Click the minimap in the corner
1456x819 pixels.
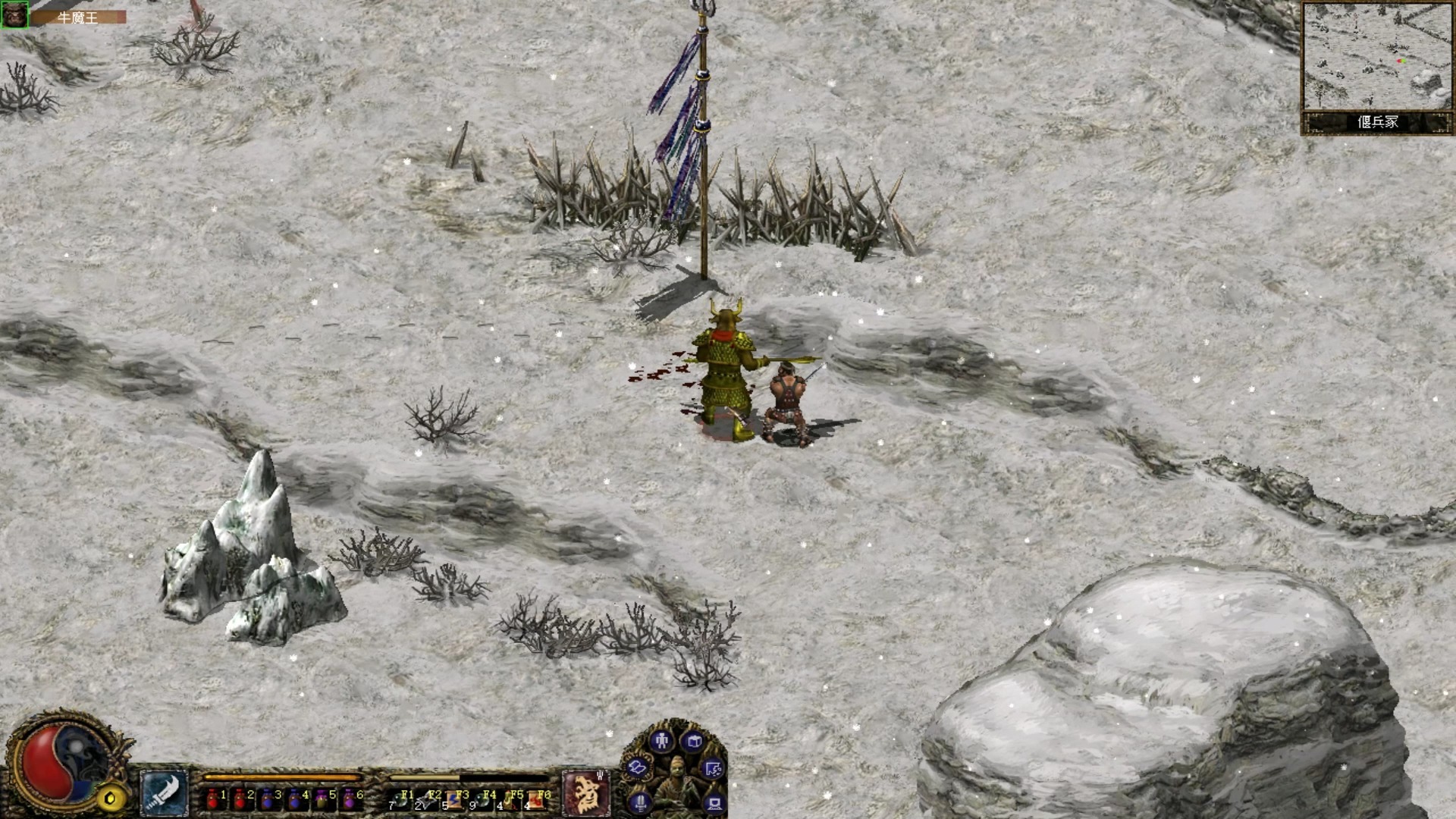click(1376, 57)
